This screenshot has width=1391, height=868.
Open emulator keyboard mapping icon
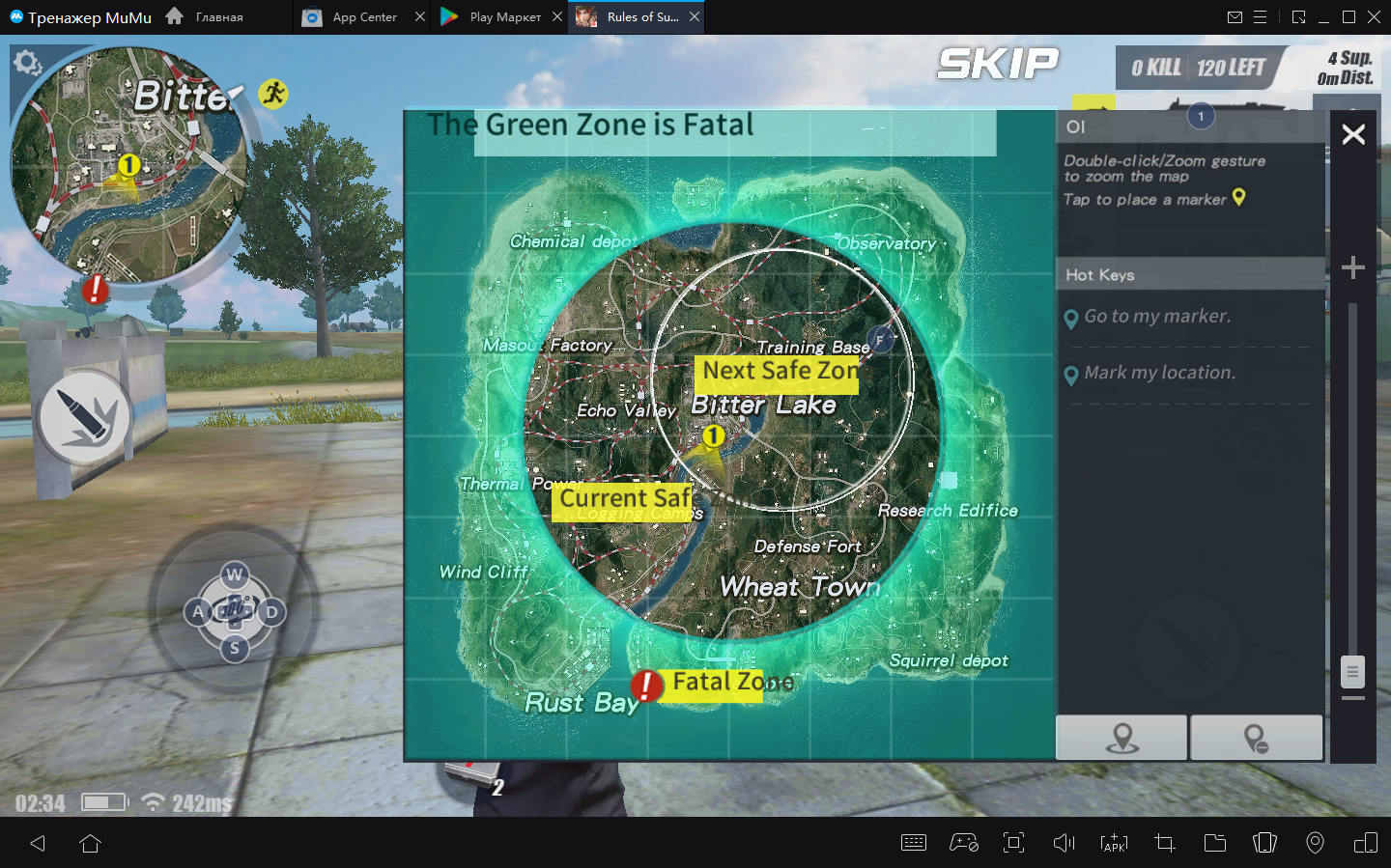913,843
